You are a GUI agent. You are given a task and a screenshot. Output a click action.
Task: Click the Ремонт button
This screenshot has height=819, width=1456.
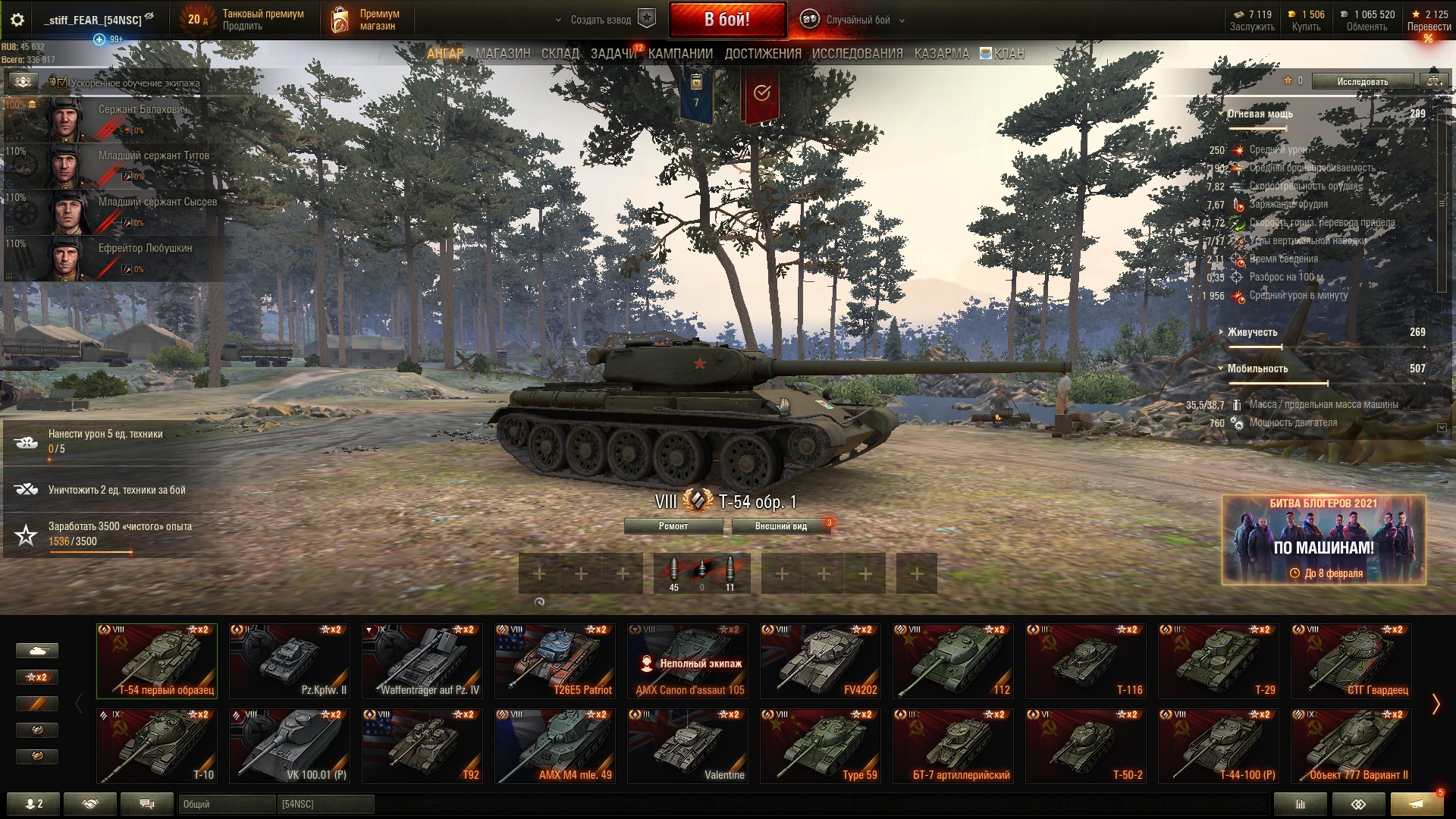click(673, 526)
